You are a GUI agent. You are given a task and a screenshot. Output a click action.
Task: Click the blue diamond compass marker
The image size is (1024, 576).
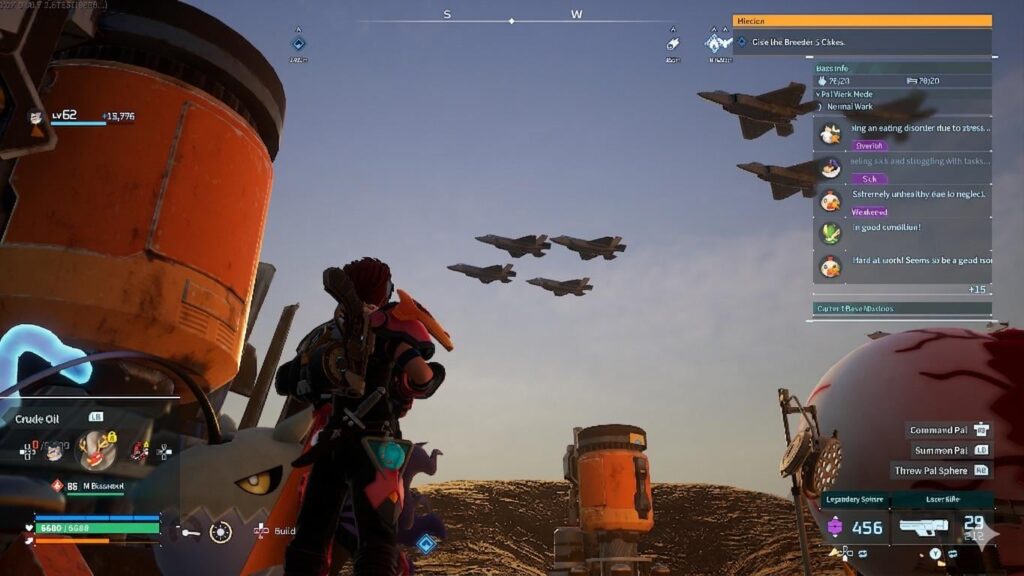click(x=298, y=43)
